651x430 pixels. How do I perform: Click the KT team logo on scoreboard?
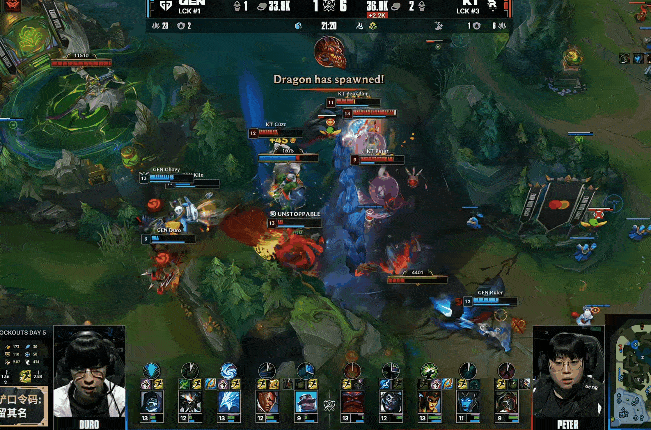492,8
